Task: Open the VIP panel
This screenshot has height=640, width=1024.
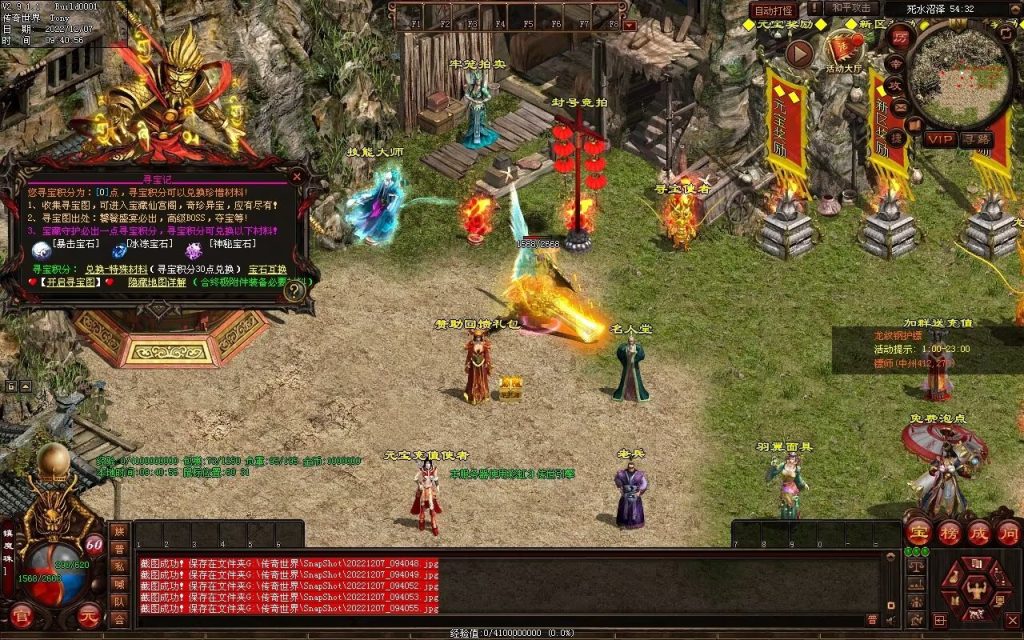Action: [938, 139]
